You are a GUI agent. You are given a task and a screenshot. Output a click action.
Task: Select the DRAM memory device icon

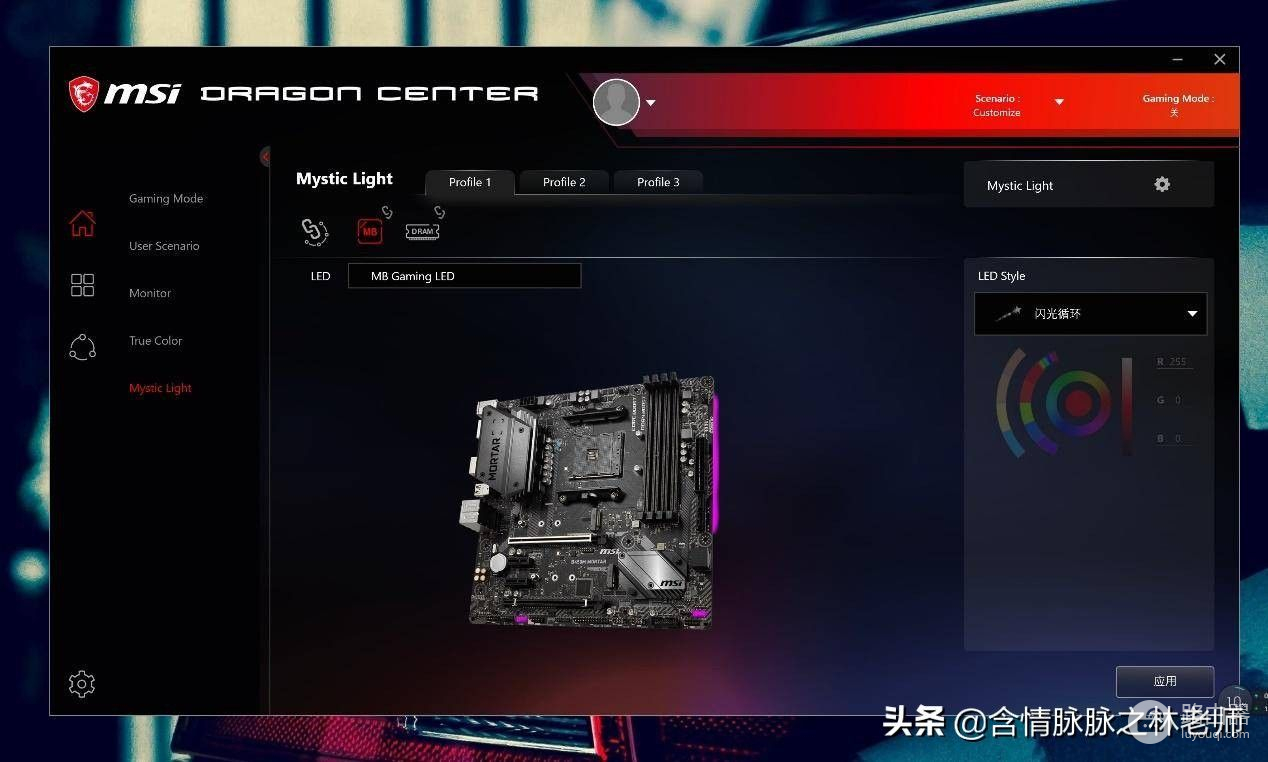(423, 231)
